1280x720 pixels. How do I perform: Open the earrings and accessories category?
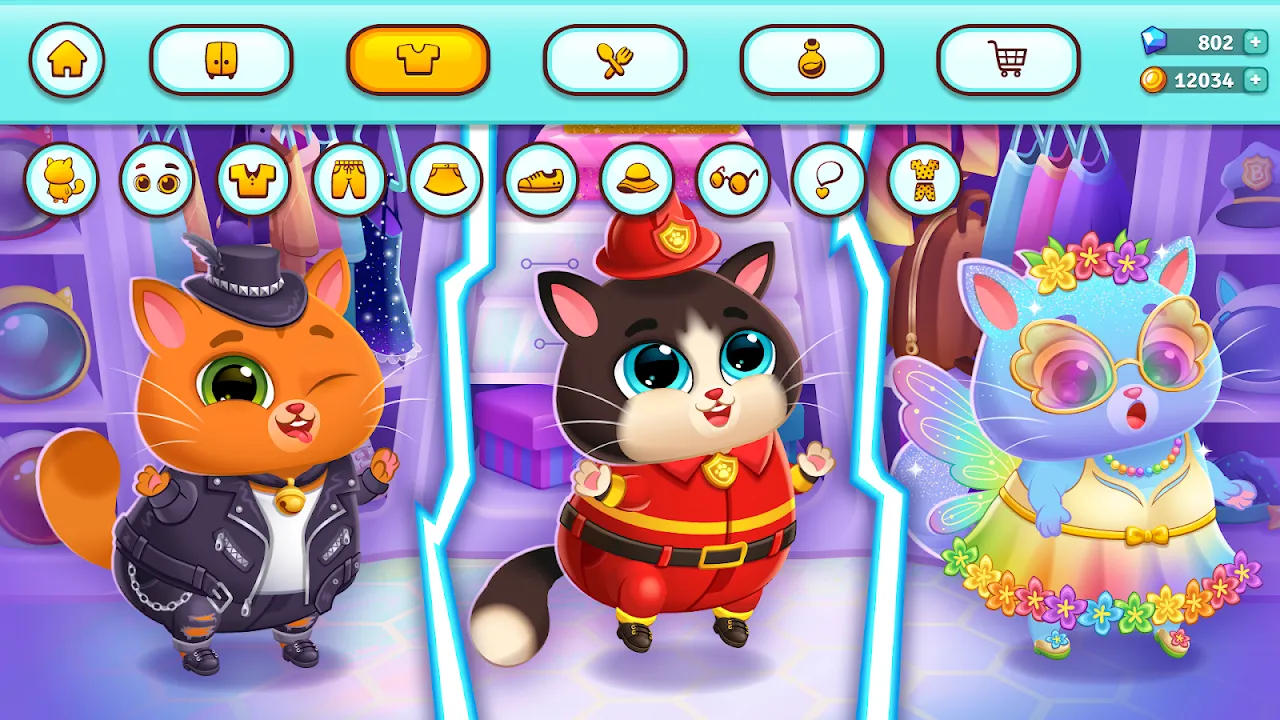click(826, 178)
